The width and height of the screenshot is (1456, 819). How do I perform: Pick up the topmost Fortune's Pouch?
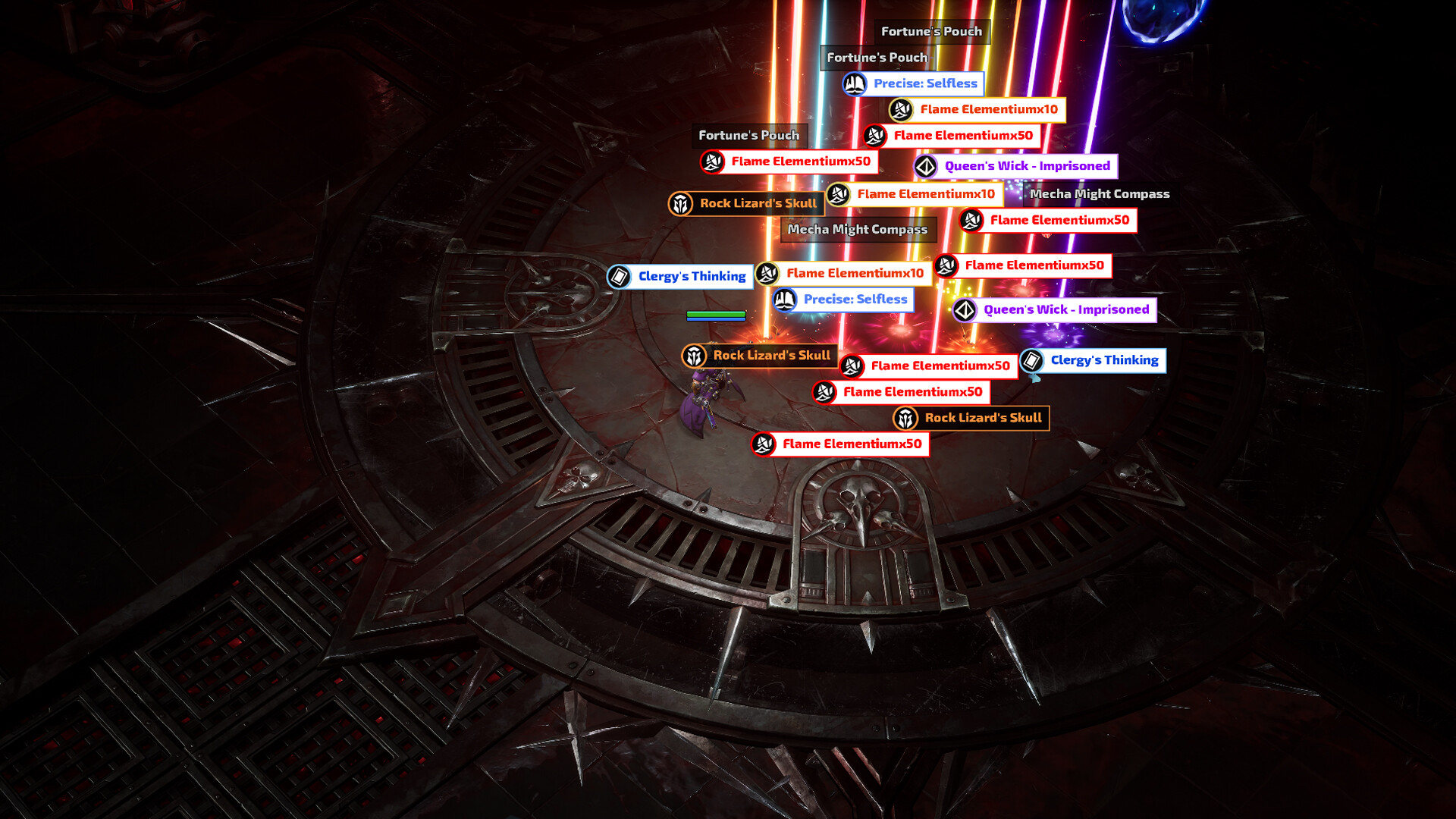(931, 31)
